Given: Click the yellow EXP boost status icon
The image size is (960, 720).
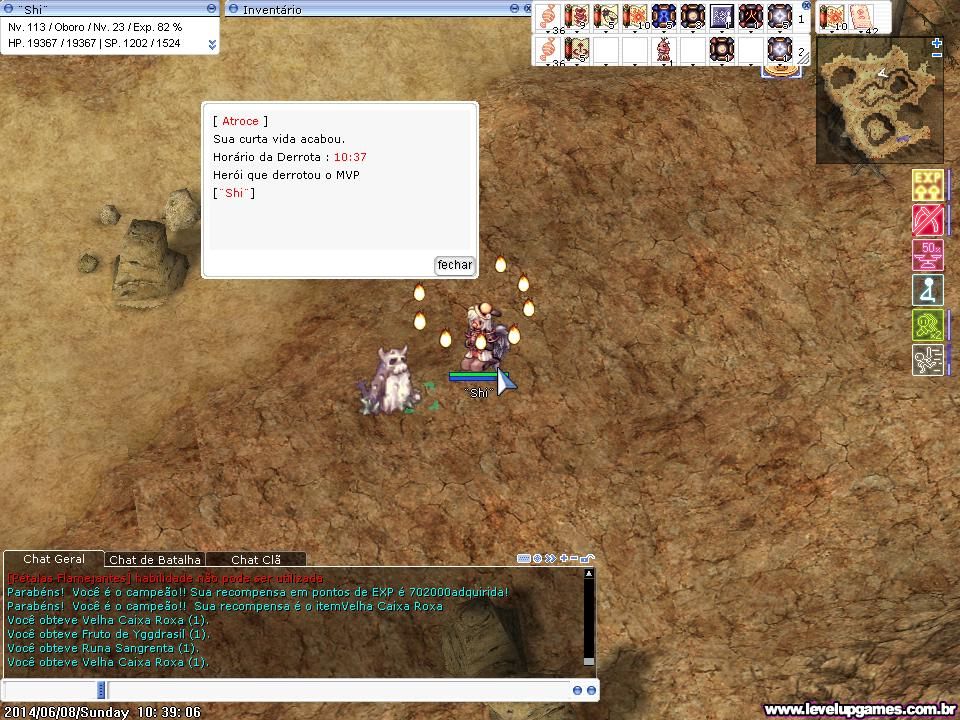Looking at the screenshot, I should tap(927, 185).
